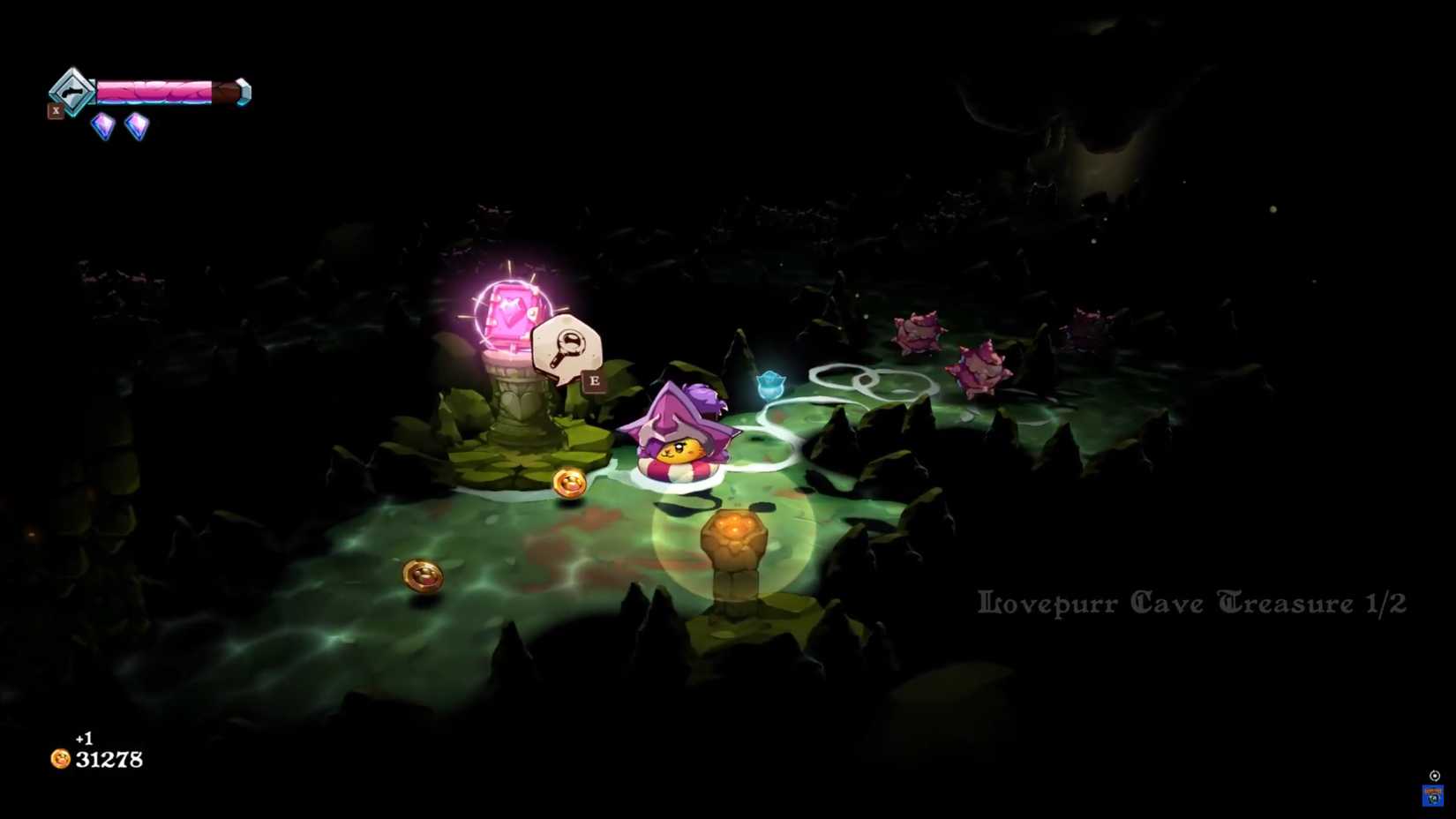
Task: Click the blue ghost spirit above the path
Action: pos(771,383)
